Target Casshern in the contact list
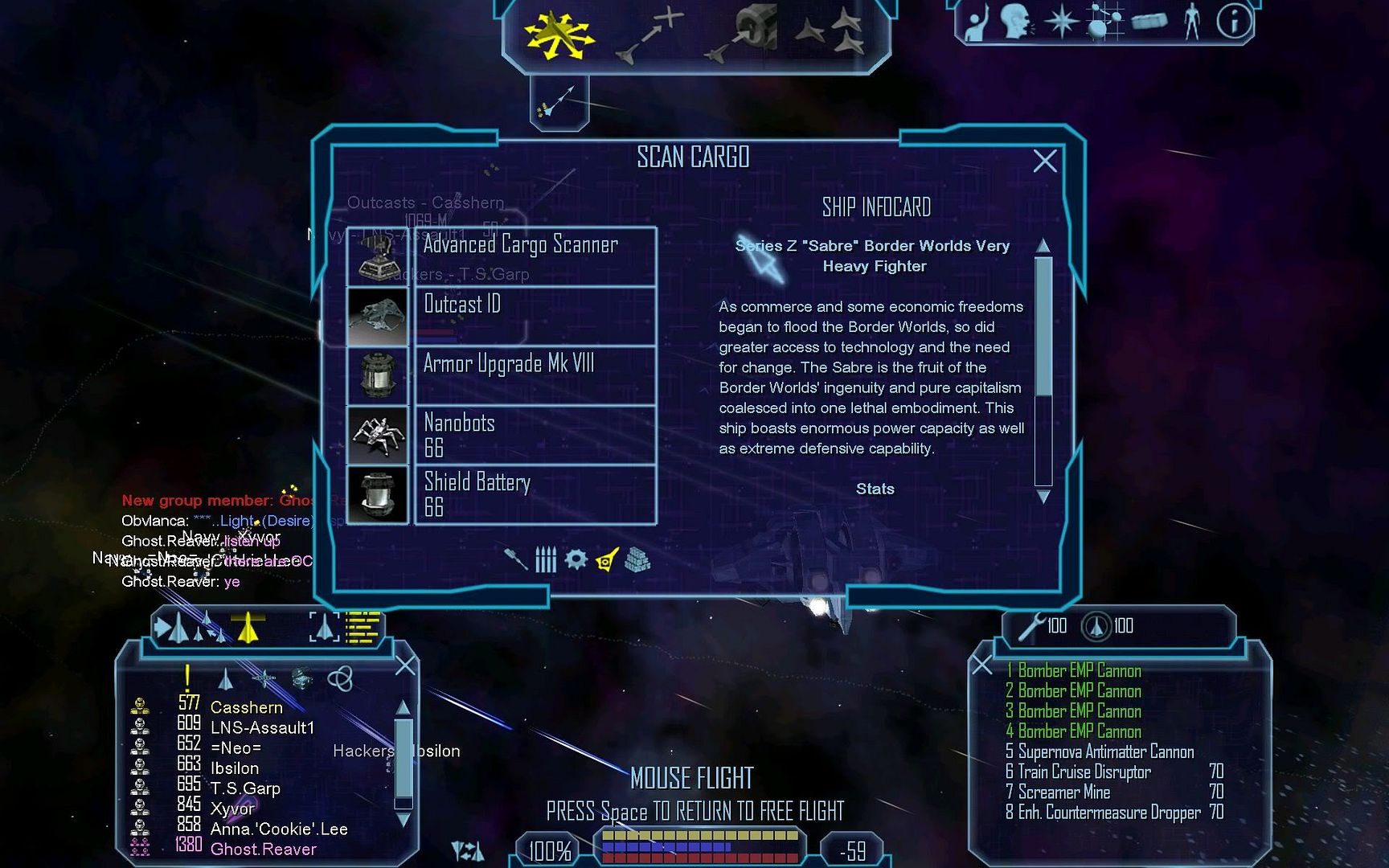This screenshot has height=868, width=1389. point(246,707)
